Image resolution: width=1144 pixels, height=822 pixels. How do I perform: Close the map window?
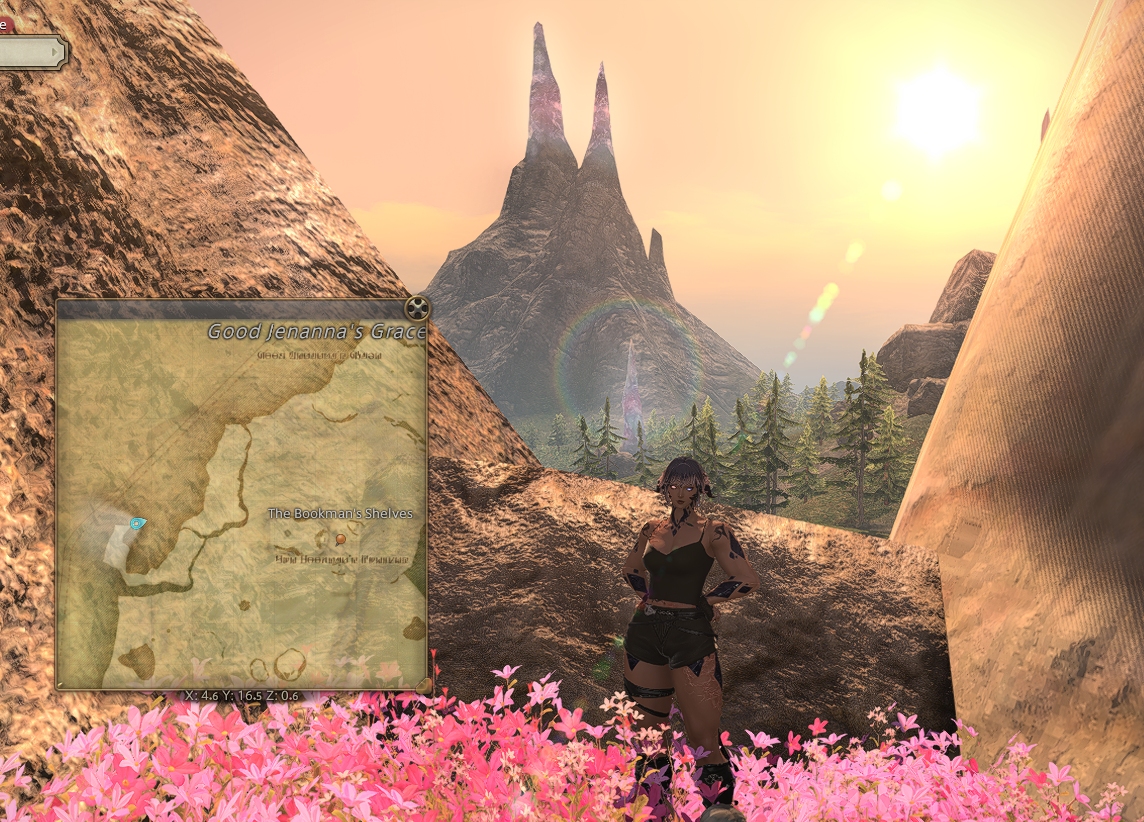(418, 307)
